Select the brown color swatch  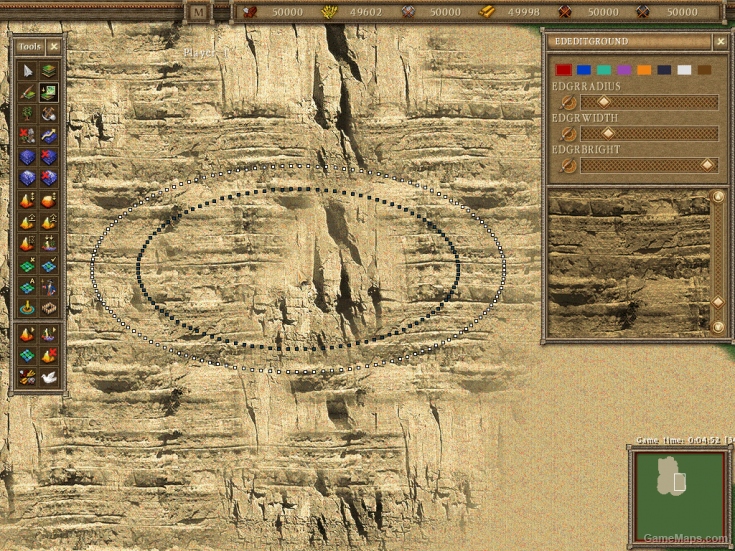click(704, 70)
